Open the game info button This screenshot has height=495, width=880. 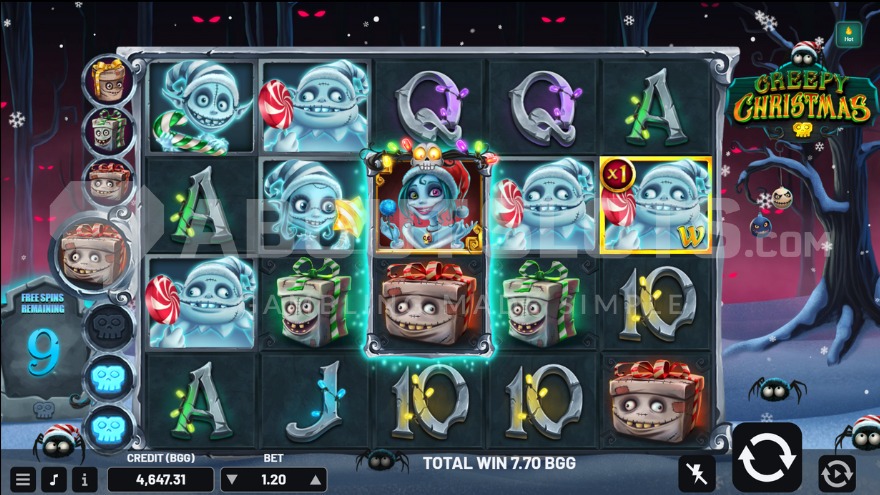tap(84, 479)
